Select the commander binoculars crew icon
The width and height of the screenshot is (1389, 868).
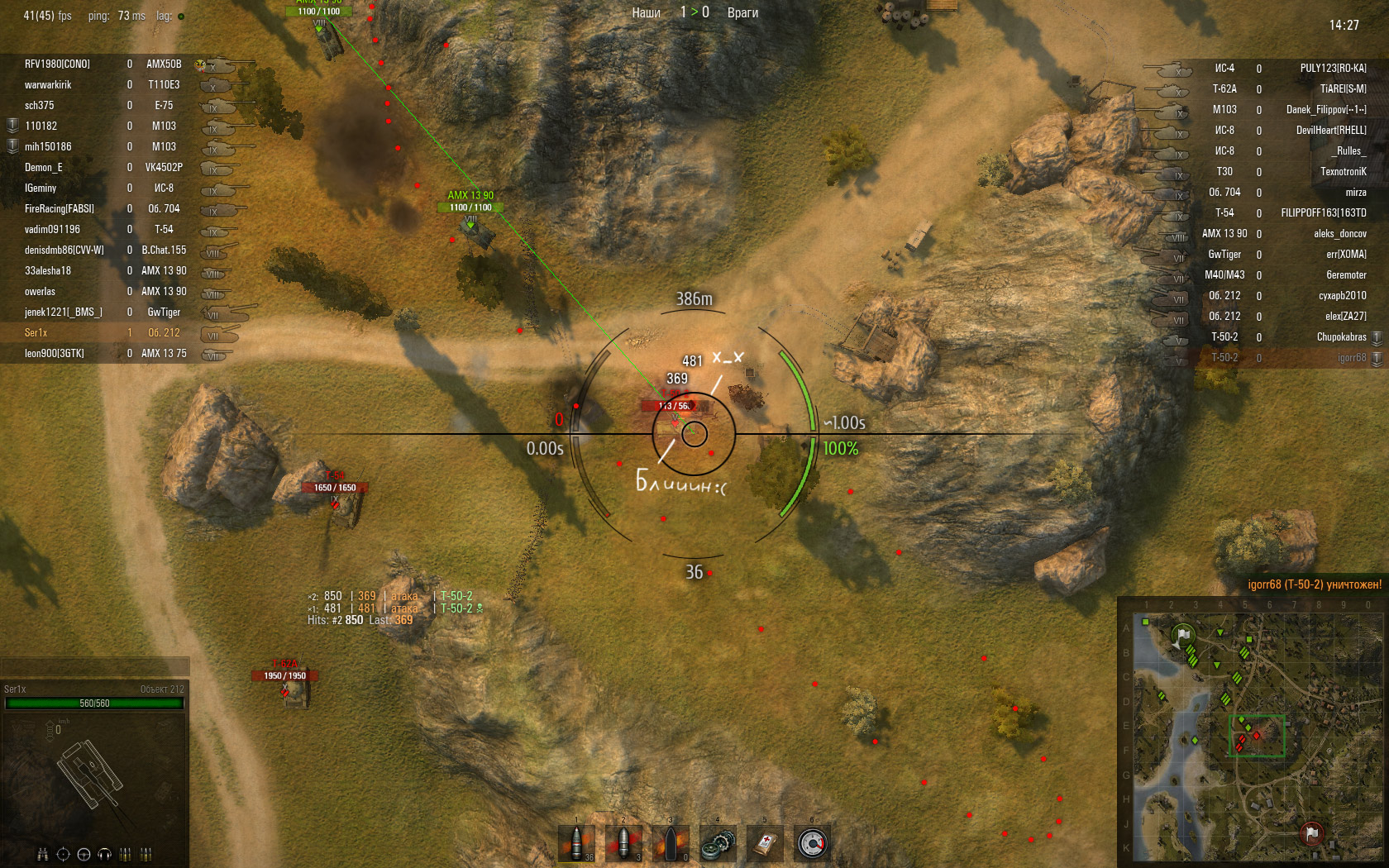pyautogui.click(x=42, y=854)
